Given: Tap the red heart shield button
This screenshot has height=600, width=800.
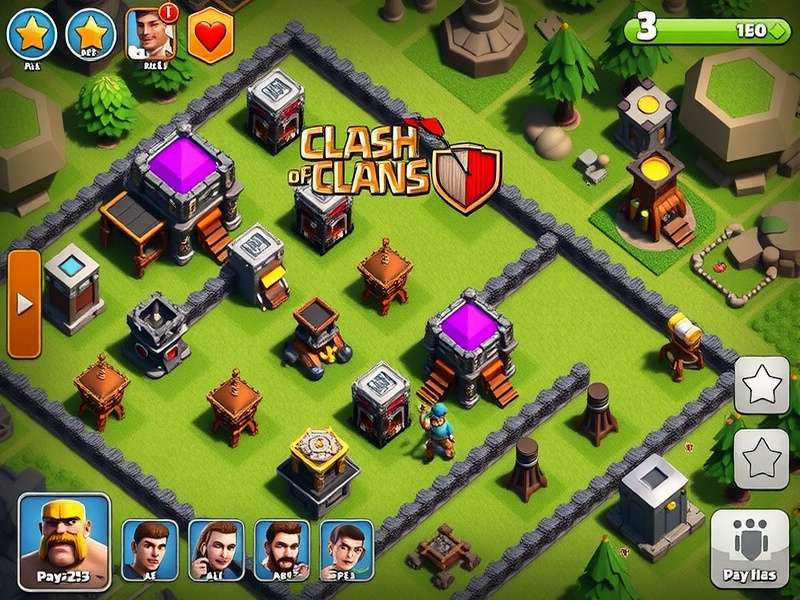Looking at the screenshot, I should pyautogui.click(x=210, y=34).
